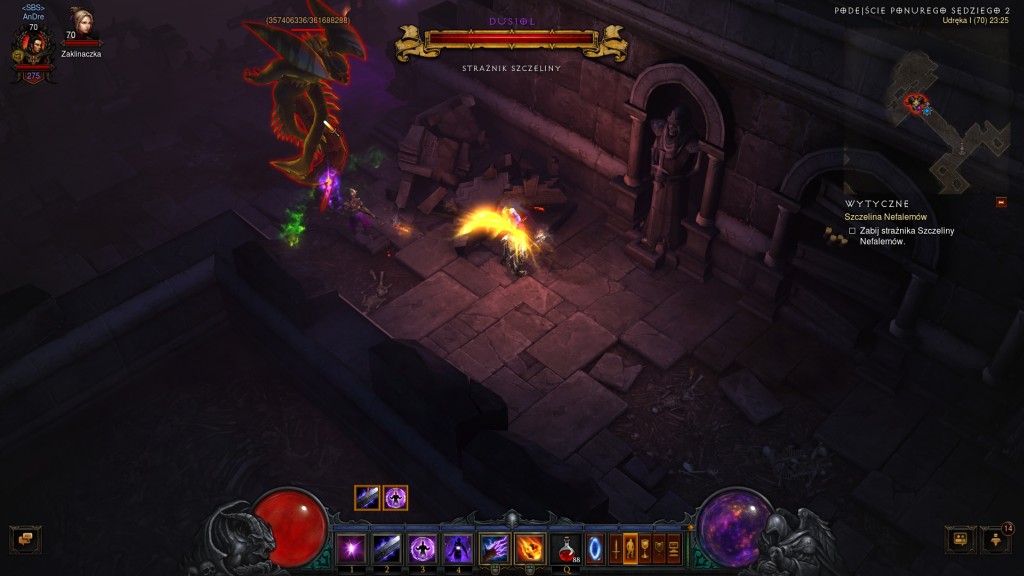Open the game menu computer button
1024x576 pixels.
674,549
